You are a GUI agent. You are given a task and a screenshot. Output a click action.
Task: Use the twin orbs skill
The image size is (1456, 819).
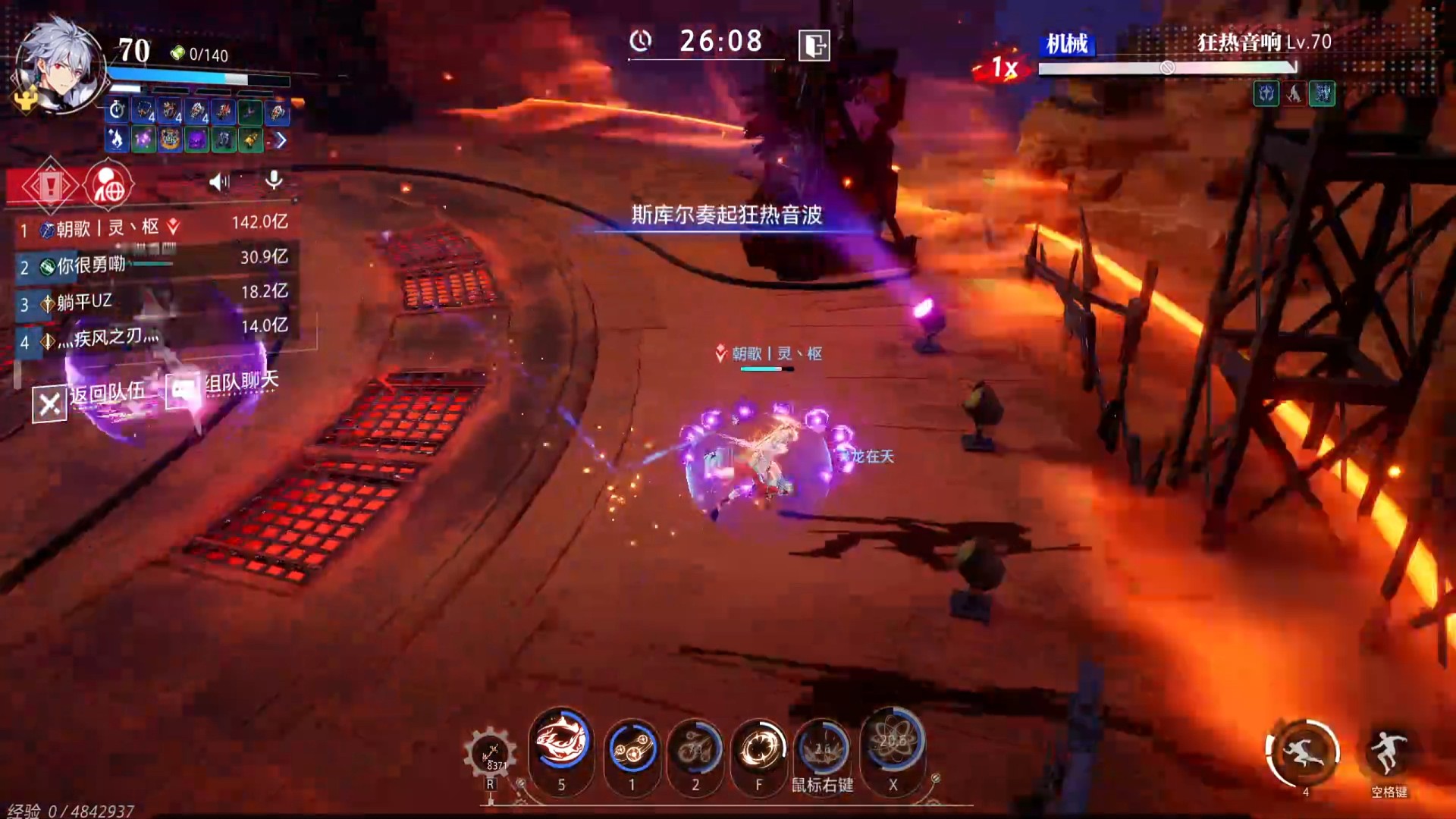(632, 749)
